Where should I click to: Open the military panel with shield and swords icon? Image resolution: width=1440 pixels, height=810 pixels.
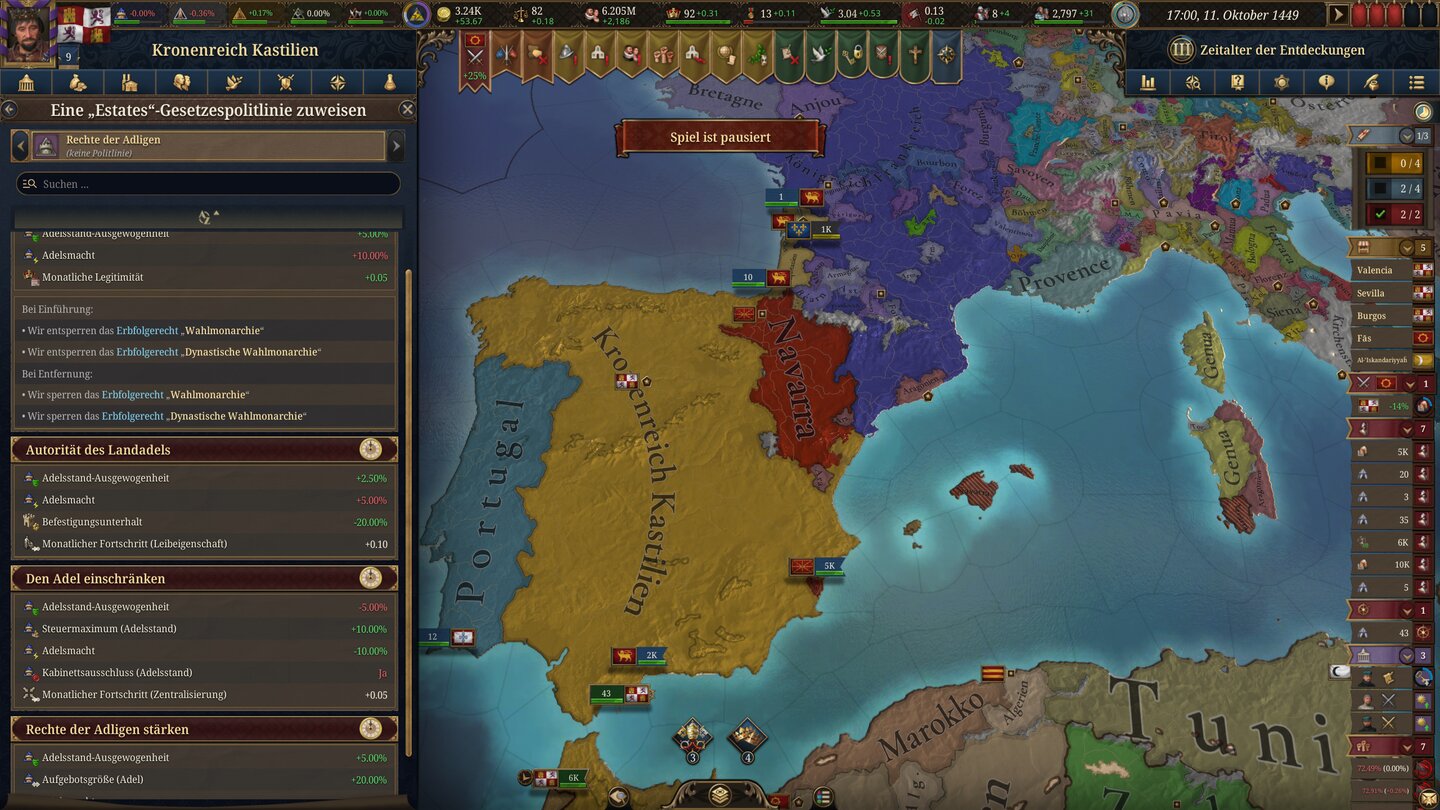[x=286, y=82]
